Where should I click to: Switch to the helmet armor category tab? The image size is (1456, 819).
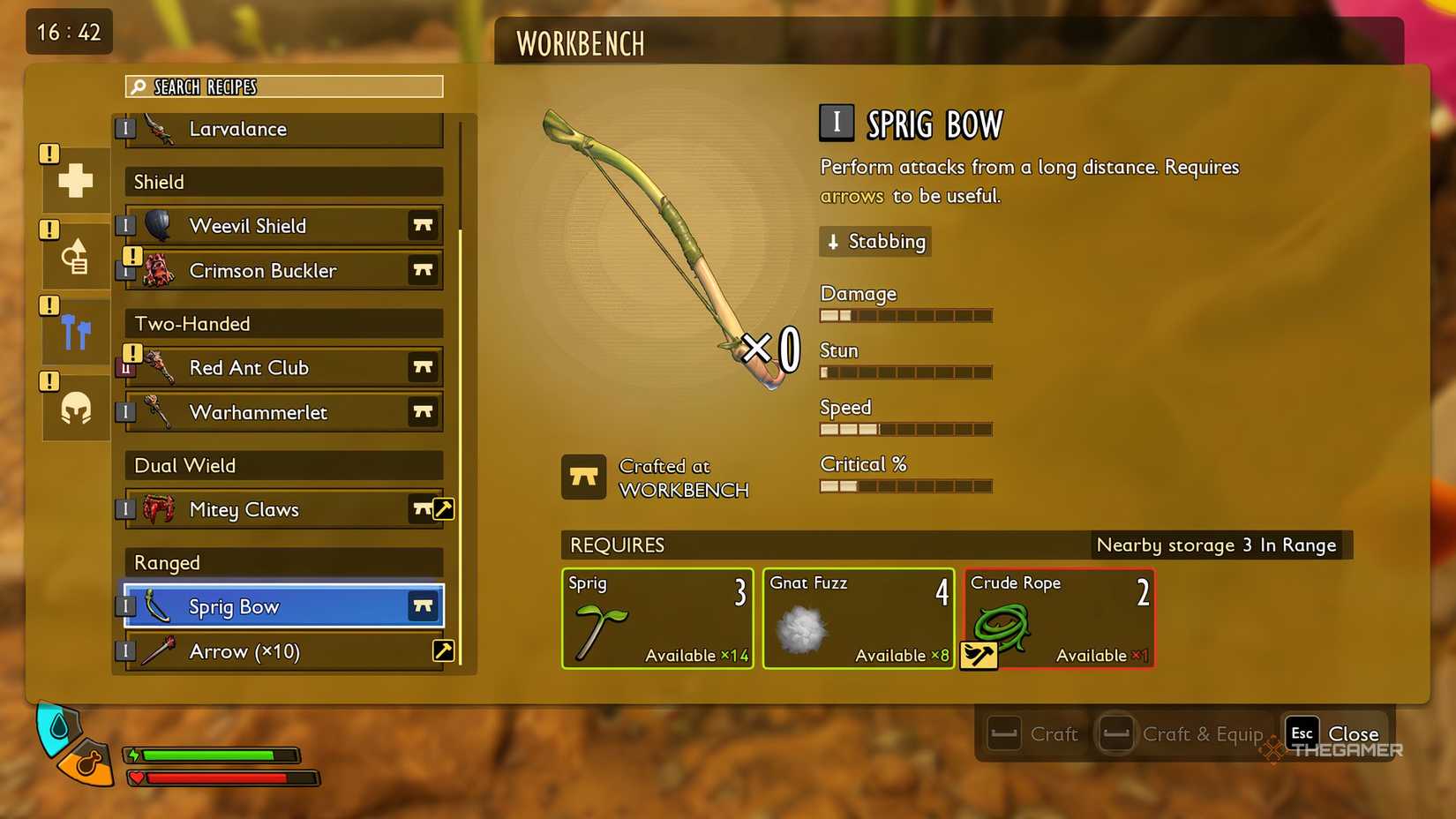[x=76, y=409]
